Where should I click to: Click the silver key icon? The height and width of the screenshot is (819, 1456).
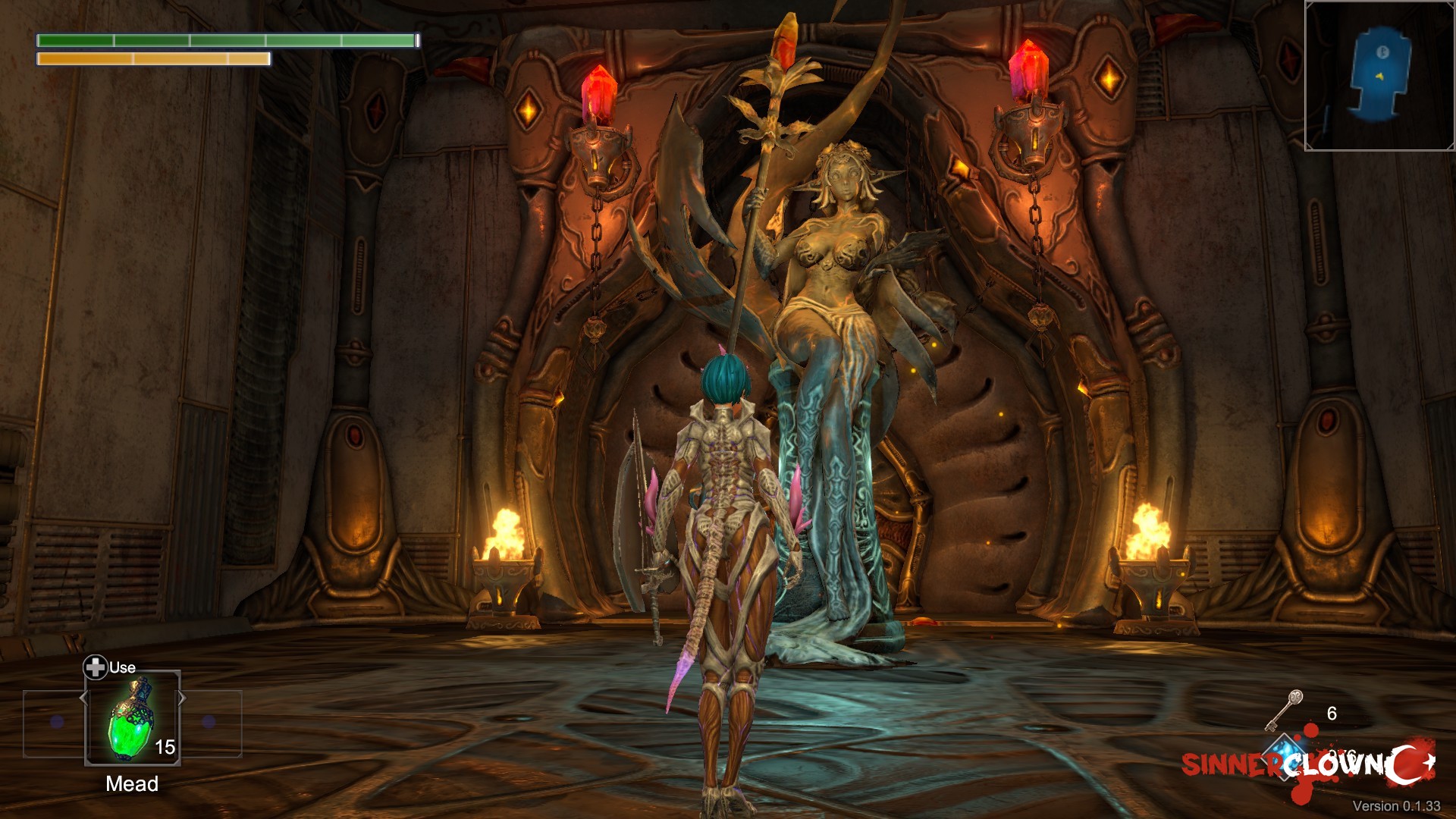point(1284,710)
